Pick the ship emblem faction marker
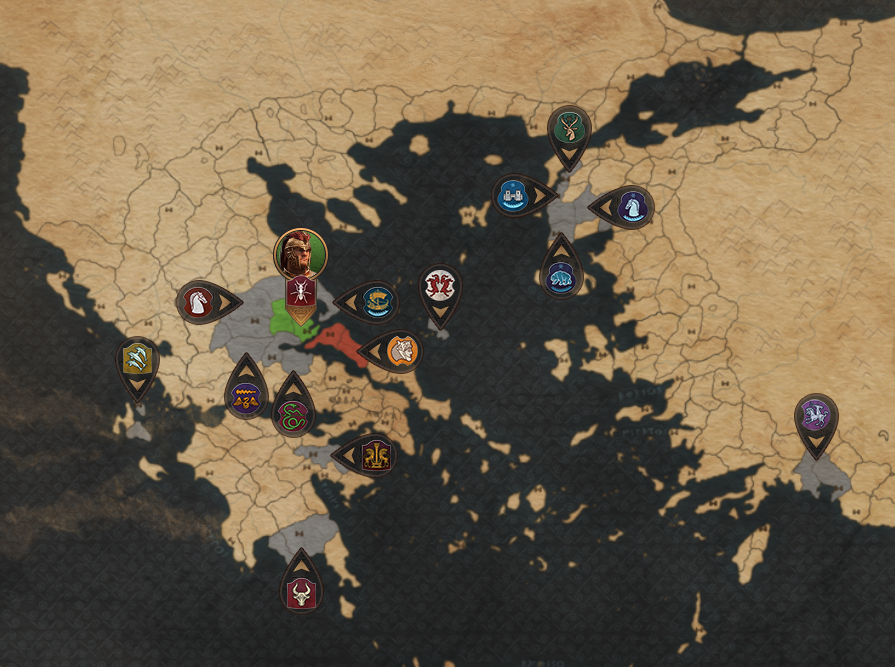The width and height of the screenshot is (895, 667). tap(377, 301)
